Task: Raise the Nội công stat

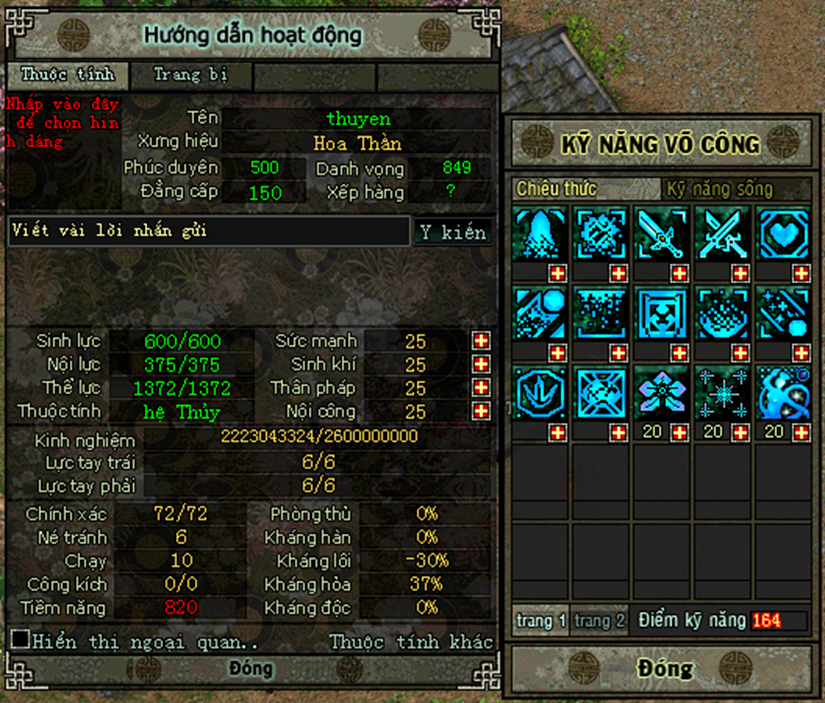Action: point(482,411)
